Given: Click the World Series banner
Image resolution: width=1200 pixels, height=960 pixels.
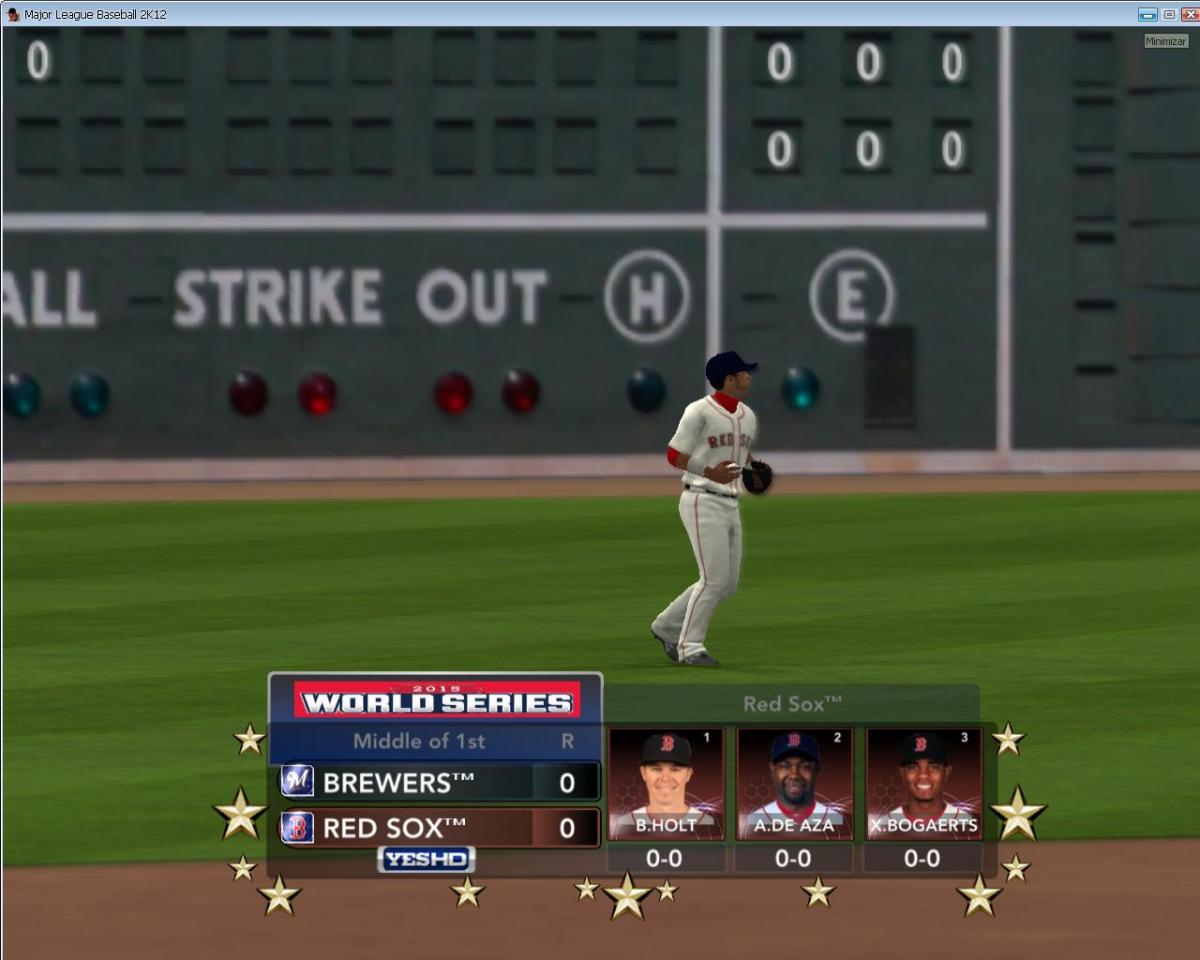Looking at the screenshot, I should 436,700.
